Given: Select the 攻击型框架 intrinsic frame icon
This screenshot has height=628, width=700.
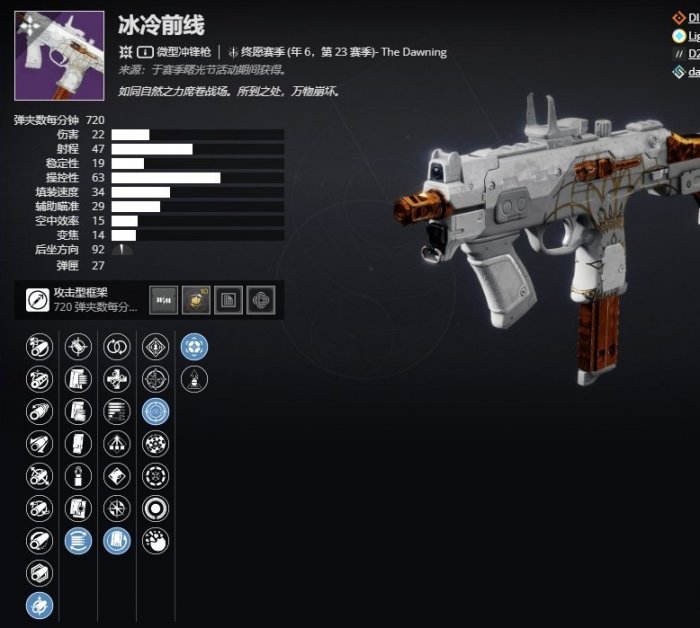Looking at the screenshot, I should 39,299.
